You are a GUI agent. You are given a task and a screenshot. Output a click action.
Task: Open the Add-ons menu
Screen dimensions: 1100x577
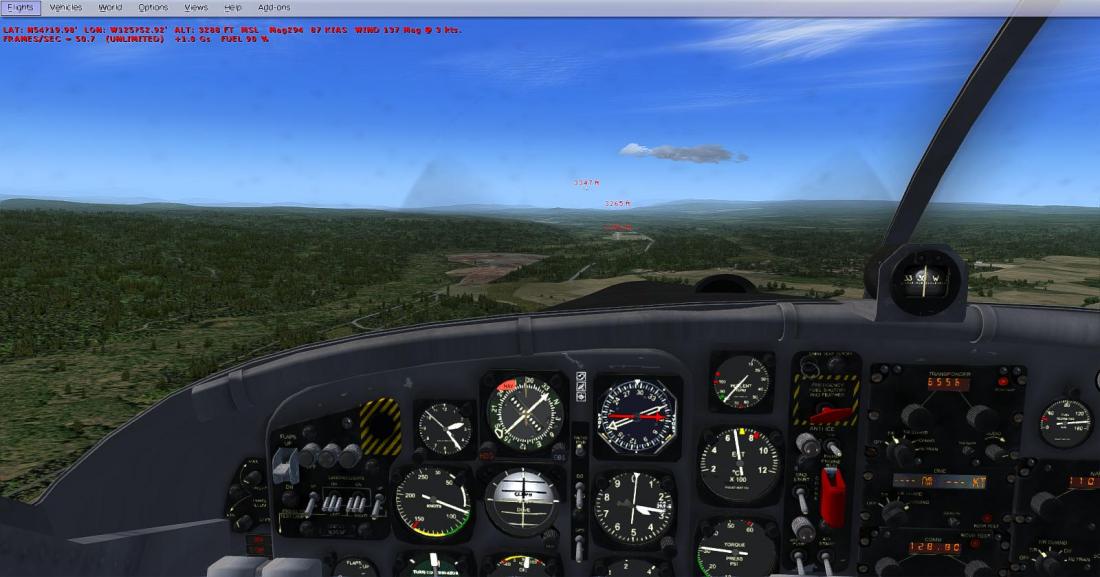(274, 7)
